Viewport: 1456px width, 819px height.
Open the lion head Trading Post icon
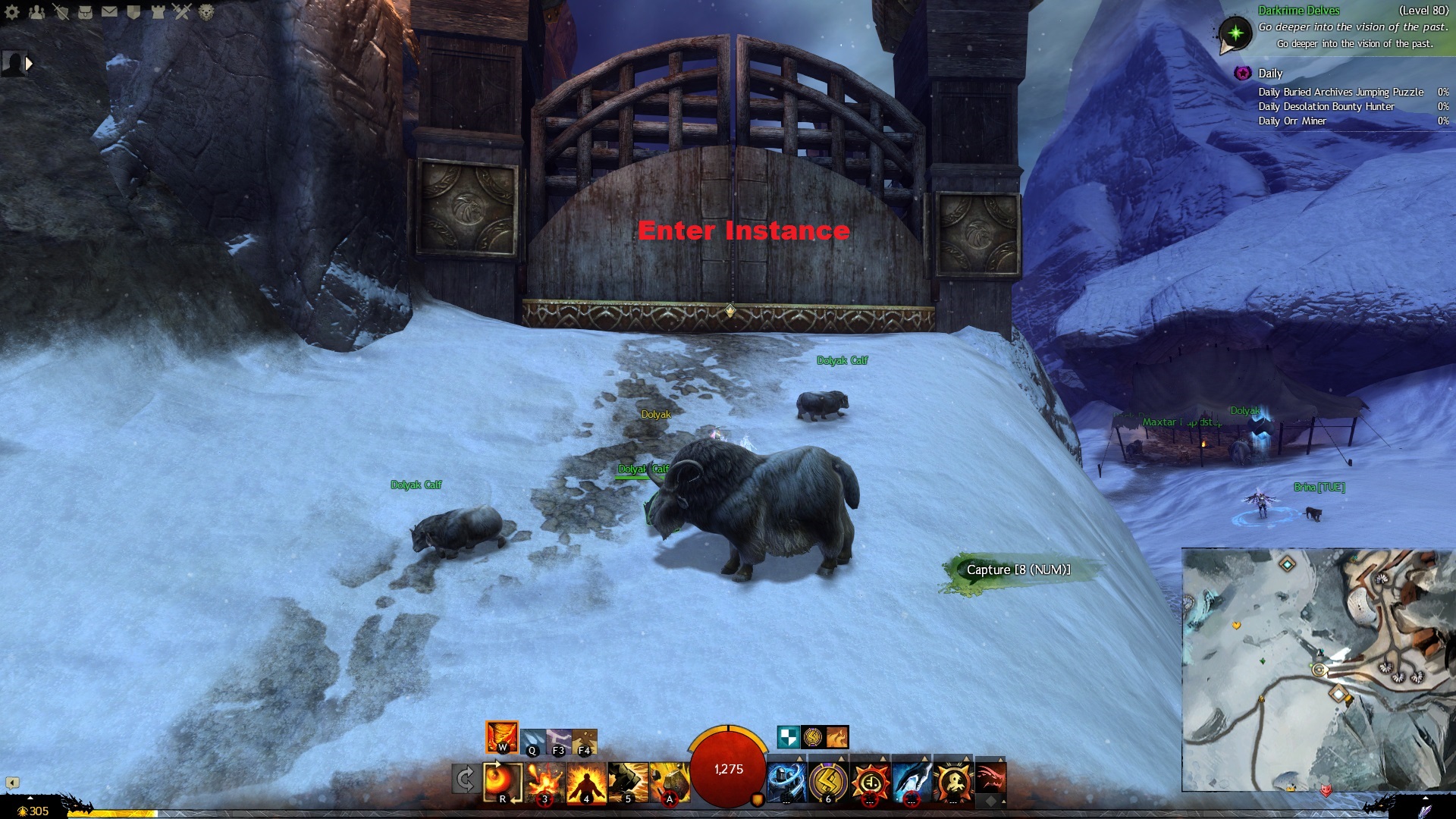[206, 12]
